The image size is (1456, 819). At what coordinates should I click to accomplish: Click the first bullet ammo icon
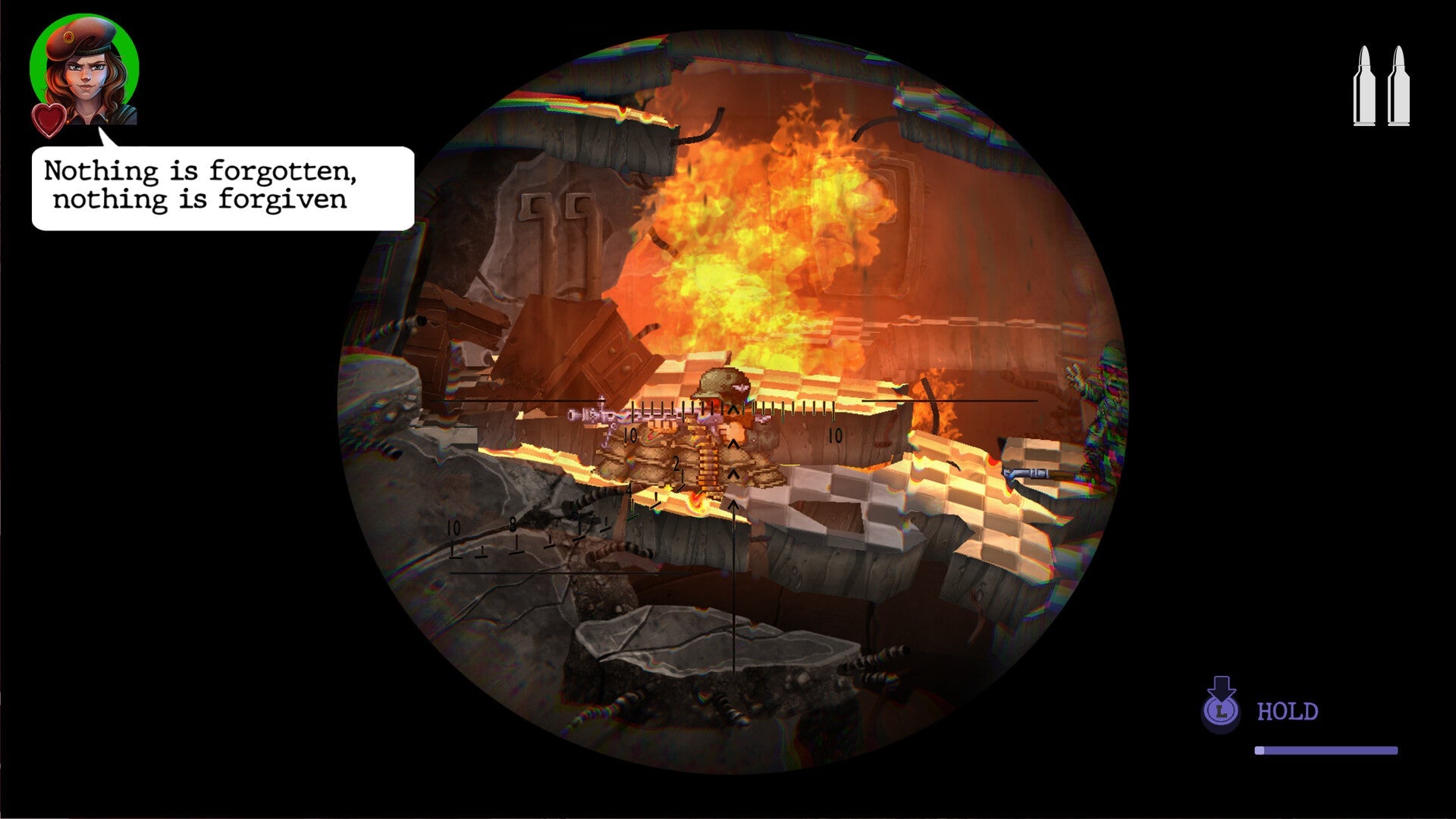click(x=1365, y=83)
